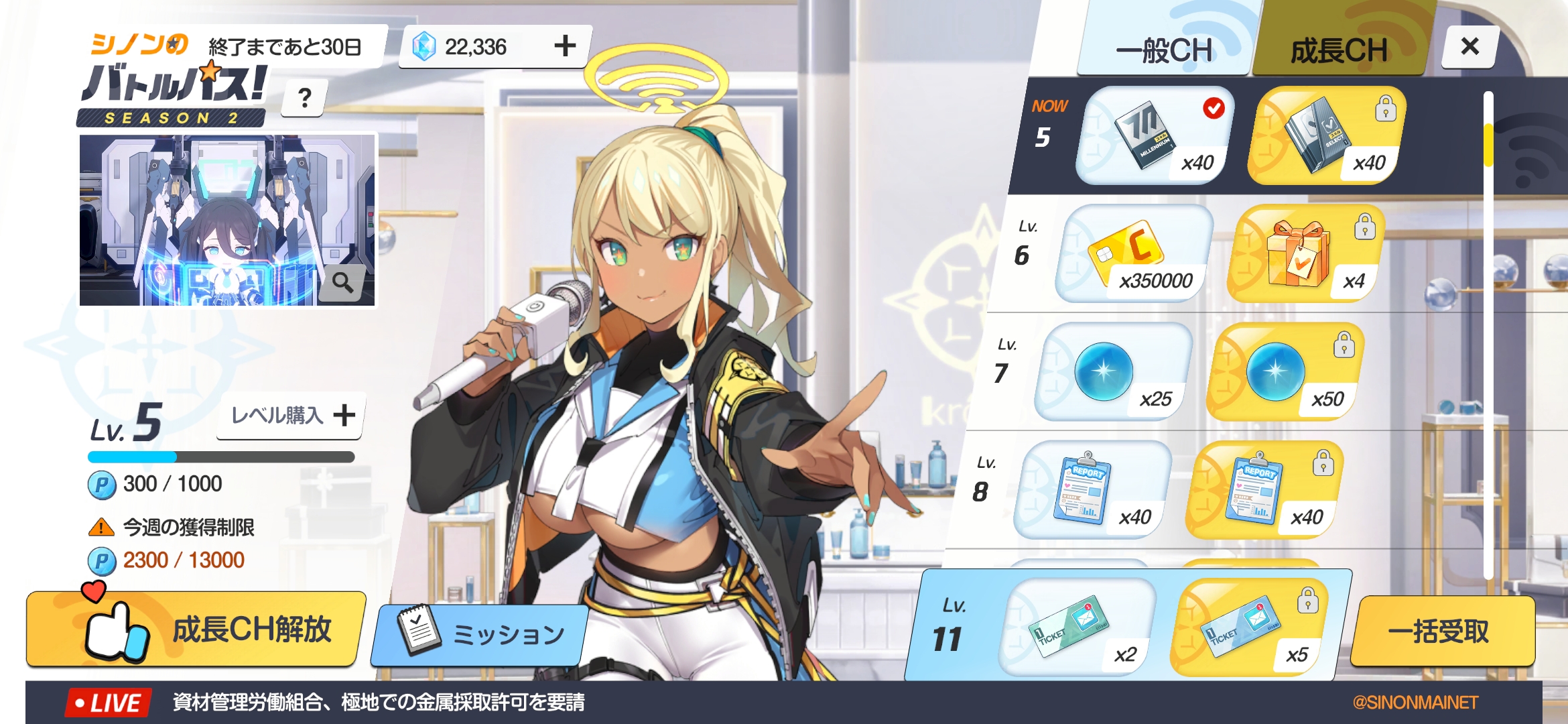1568x724 pixels.
Task: Select the claimed level 5 Millennium notes reward
Action: pyautogui.click(x=1155, y=135)
